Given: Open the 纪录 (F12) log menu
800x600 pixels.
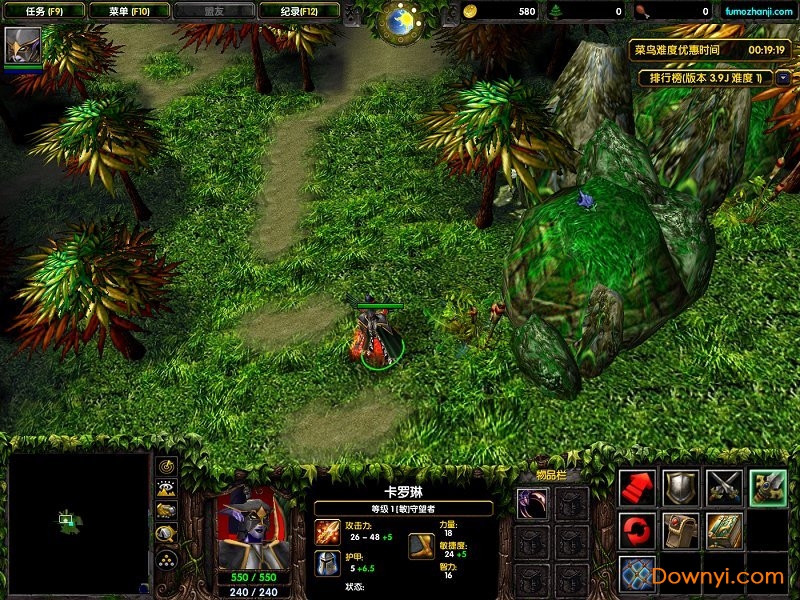Looking at the screenshot, I should coord(298,11).
